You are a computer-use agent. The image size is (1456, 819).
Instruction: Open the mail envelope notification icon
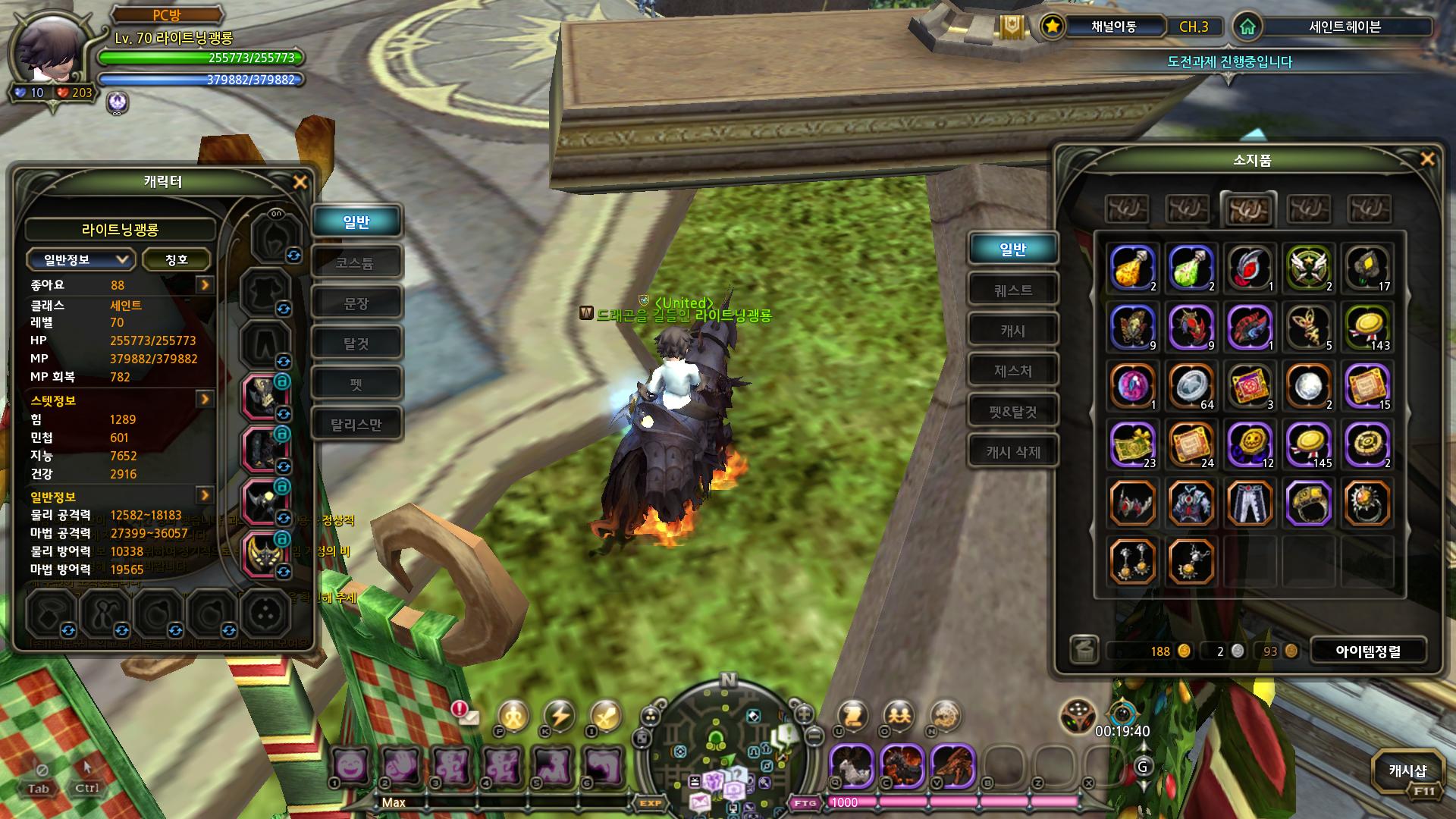click(x=468, y=715)
